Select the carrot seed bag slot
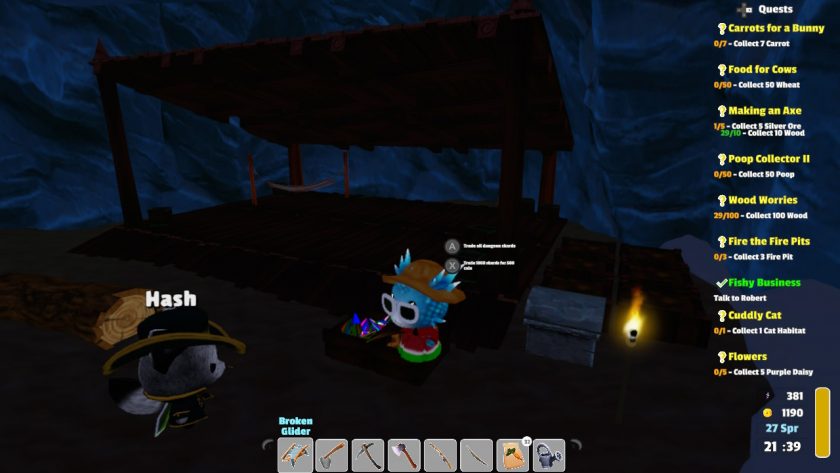 tap(514, 455)
